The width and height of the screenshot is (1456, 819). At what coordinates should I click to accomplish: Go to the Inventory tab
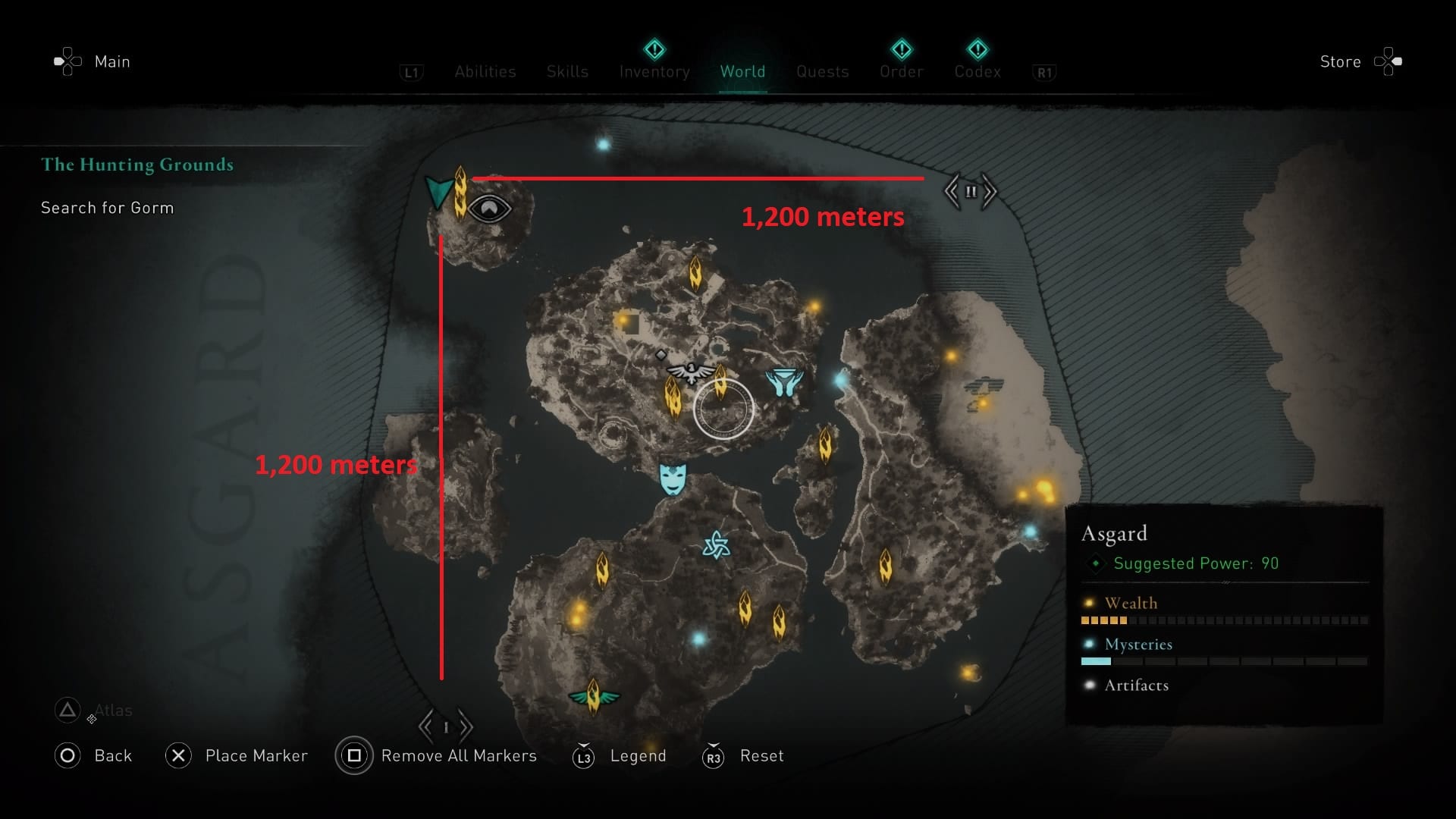[654, 71]
